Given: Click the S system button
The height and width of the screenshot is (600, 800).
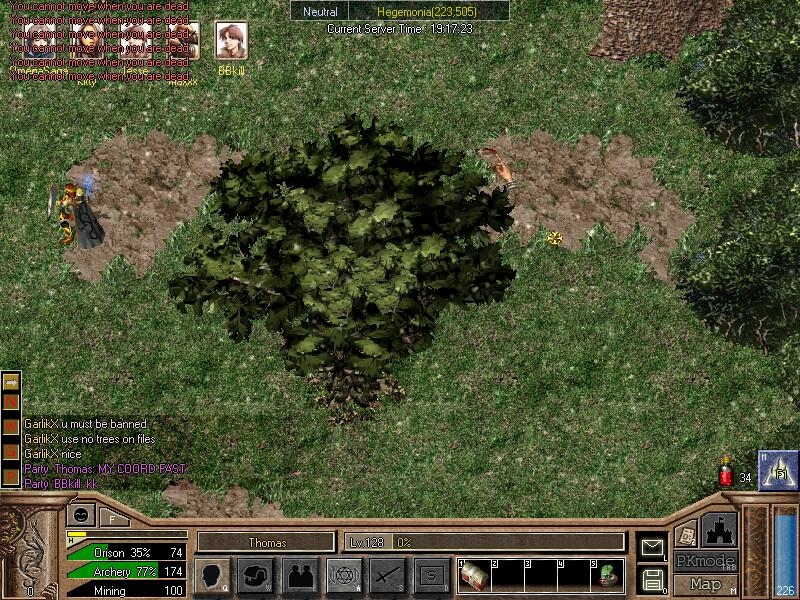Looking at the screenshot, I should (x=432, y=576).
